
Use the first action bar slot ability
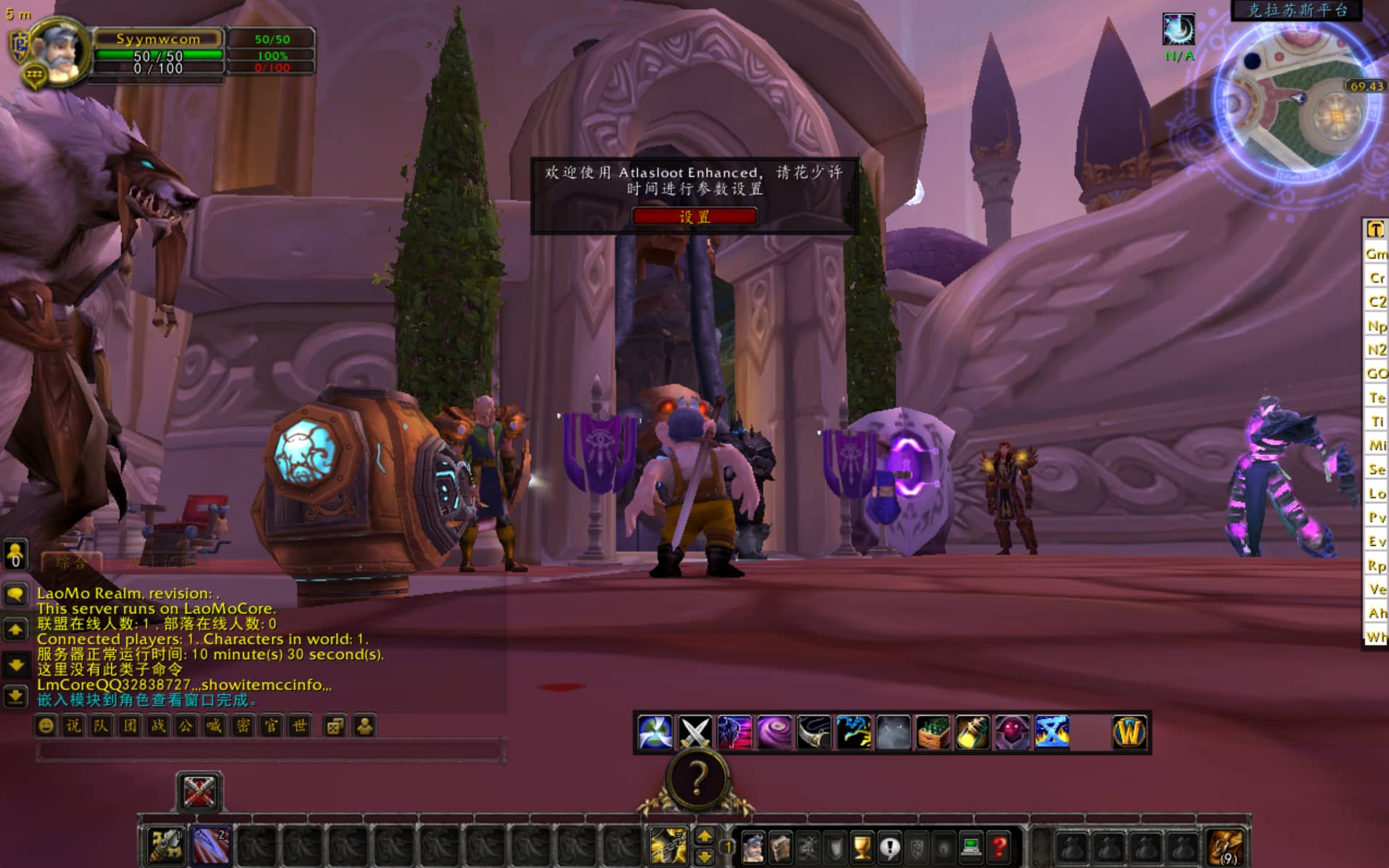[x=165, y=845]
